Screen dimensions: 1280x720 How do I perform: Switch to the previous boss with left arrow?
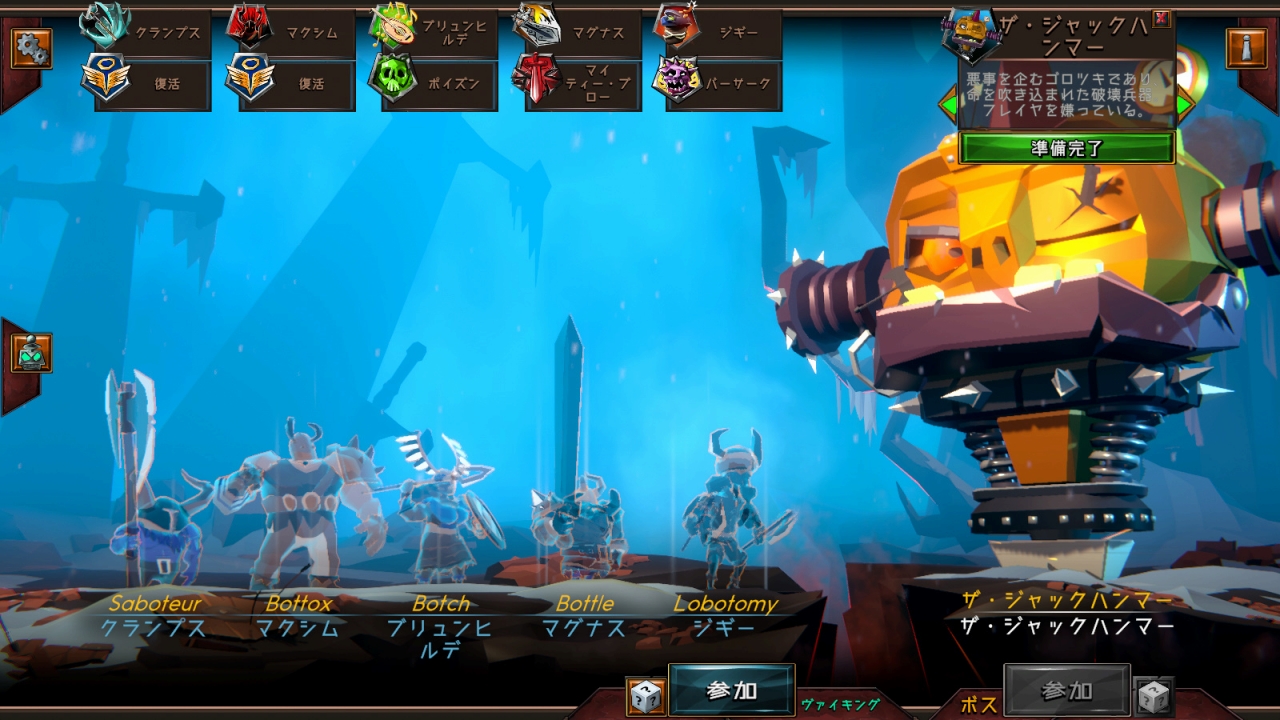coord(947,104)
